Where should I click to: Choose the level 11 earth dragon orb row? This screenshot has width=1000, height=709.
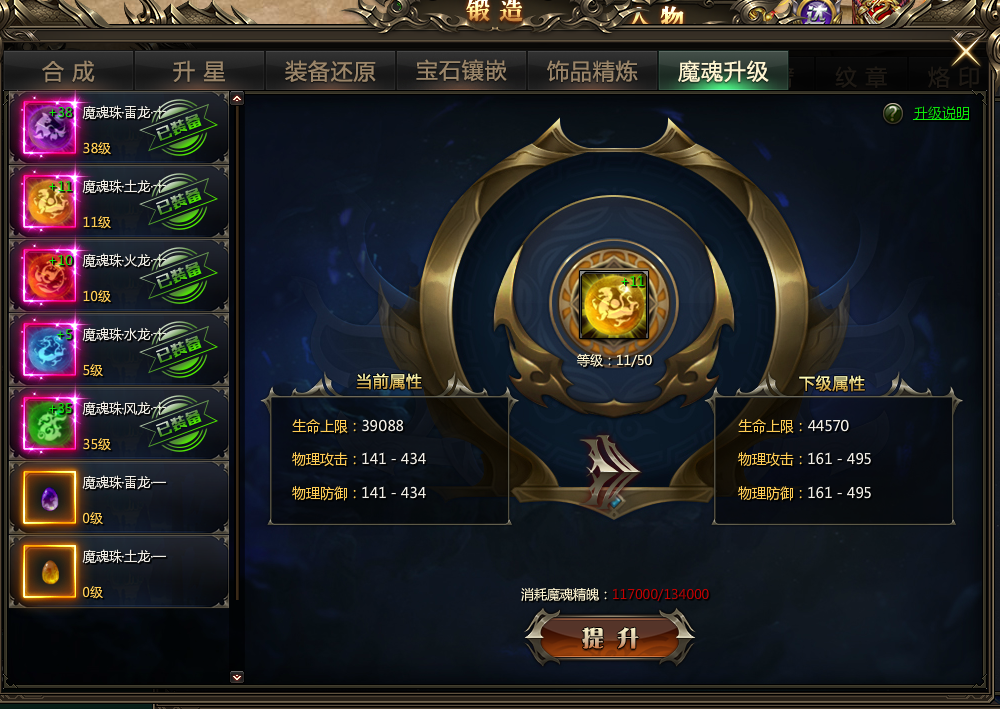click(x=119, y=202)
